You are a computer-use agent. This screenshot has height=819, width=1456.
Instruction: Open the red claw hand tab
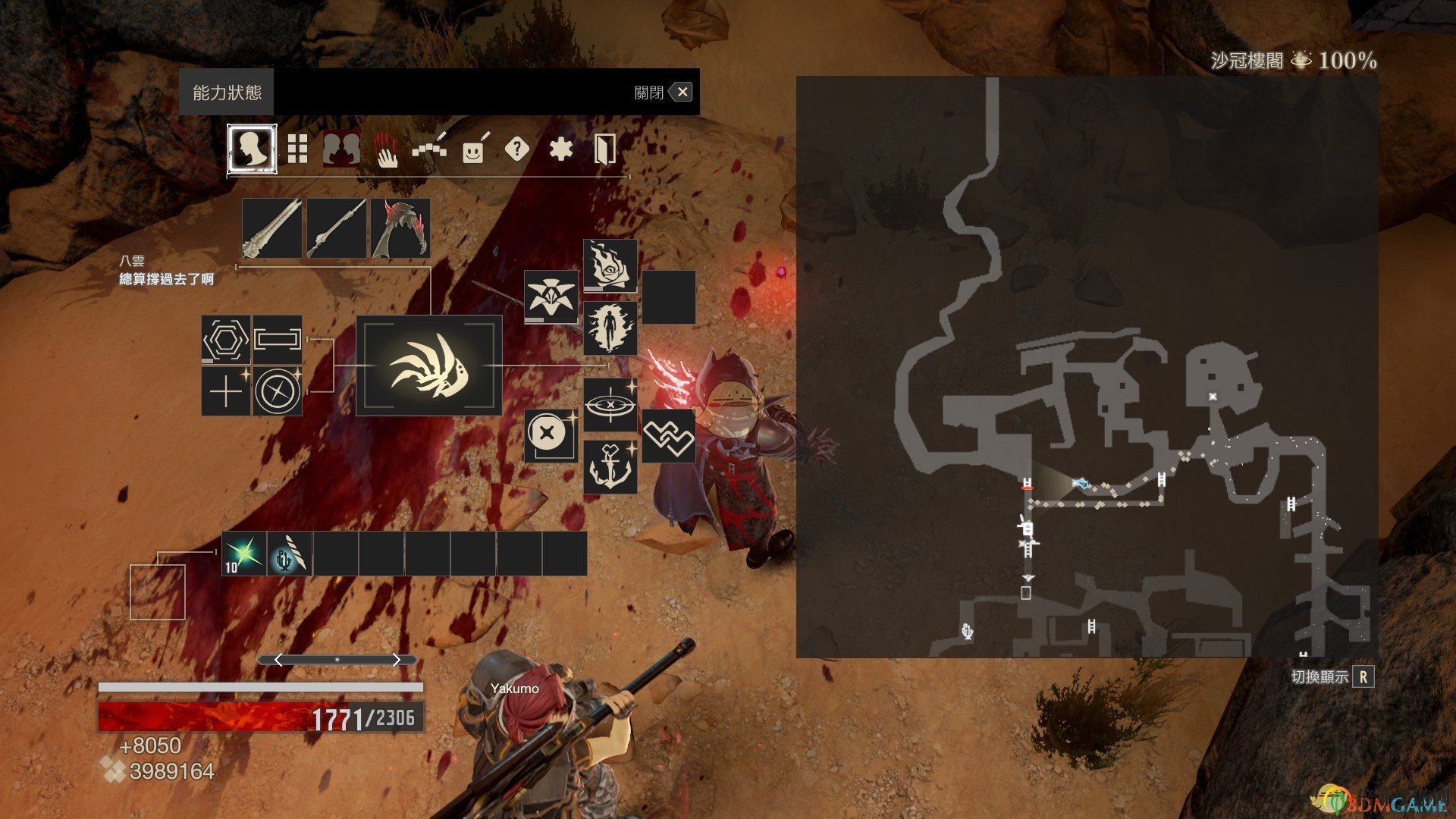386,149
